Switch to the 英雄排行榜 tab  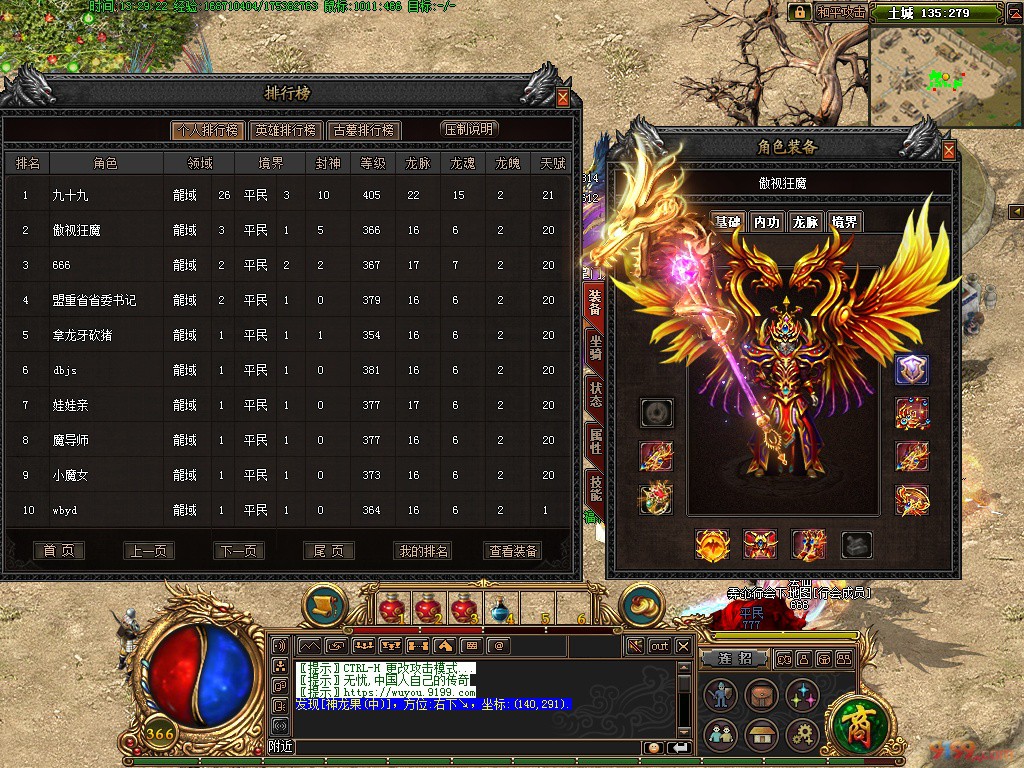click(x=285, y=130)
